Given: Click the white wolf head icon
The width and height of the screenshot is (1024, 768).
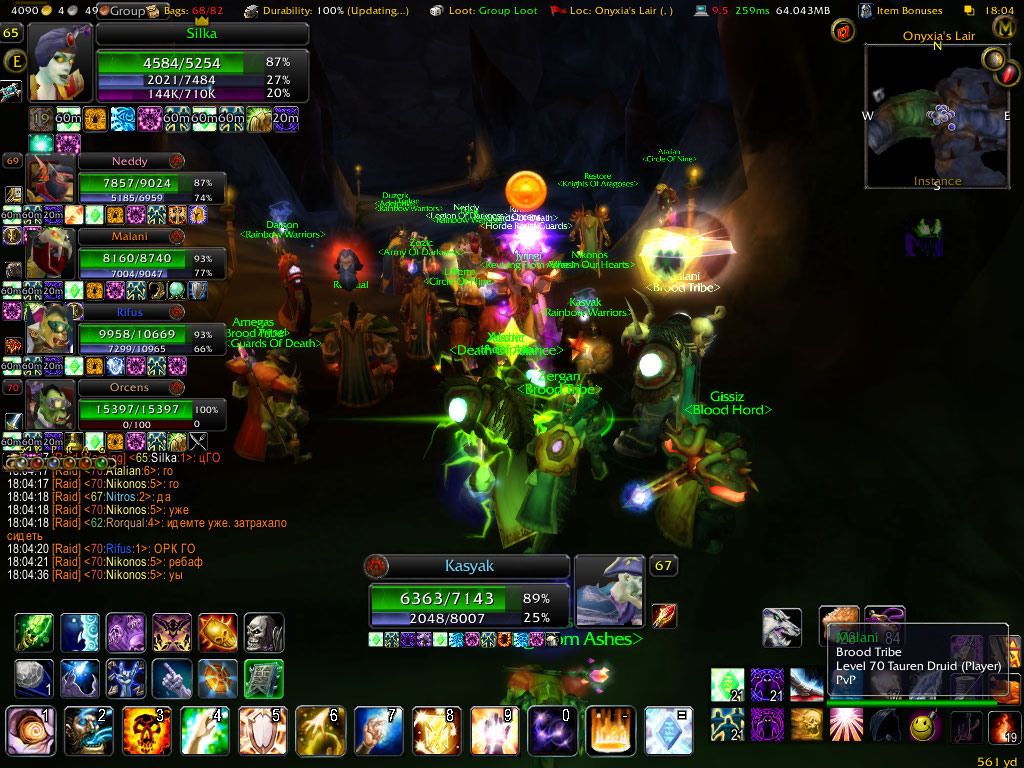Looking at the screenshot, I should [x=782, y=627].
